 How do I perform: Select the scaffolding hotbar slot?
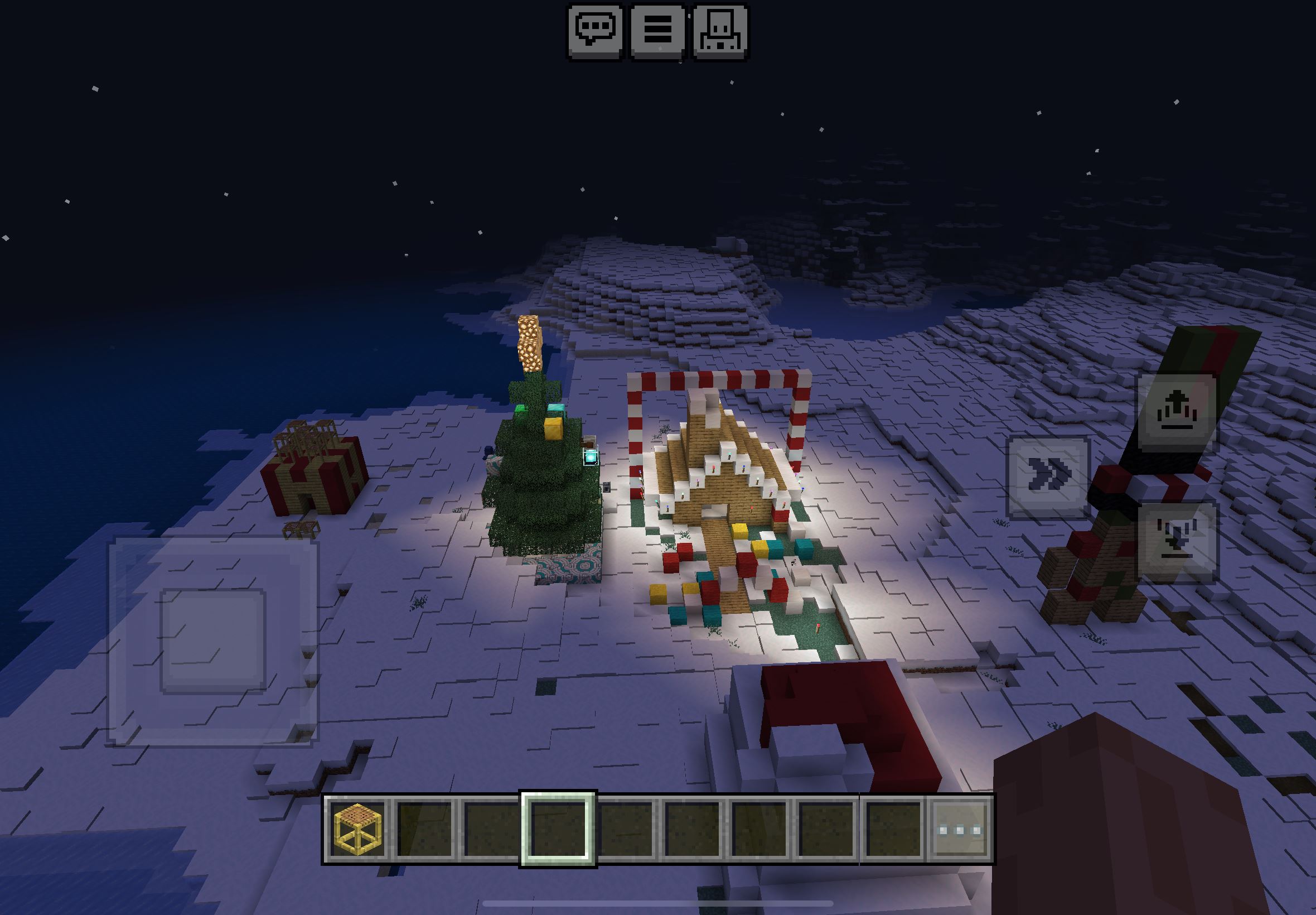(357, 830)
